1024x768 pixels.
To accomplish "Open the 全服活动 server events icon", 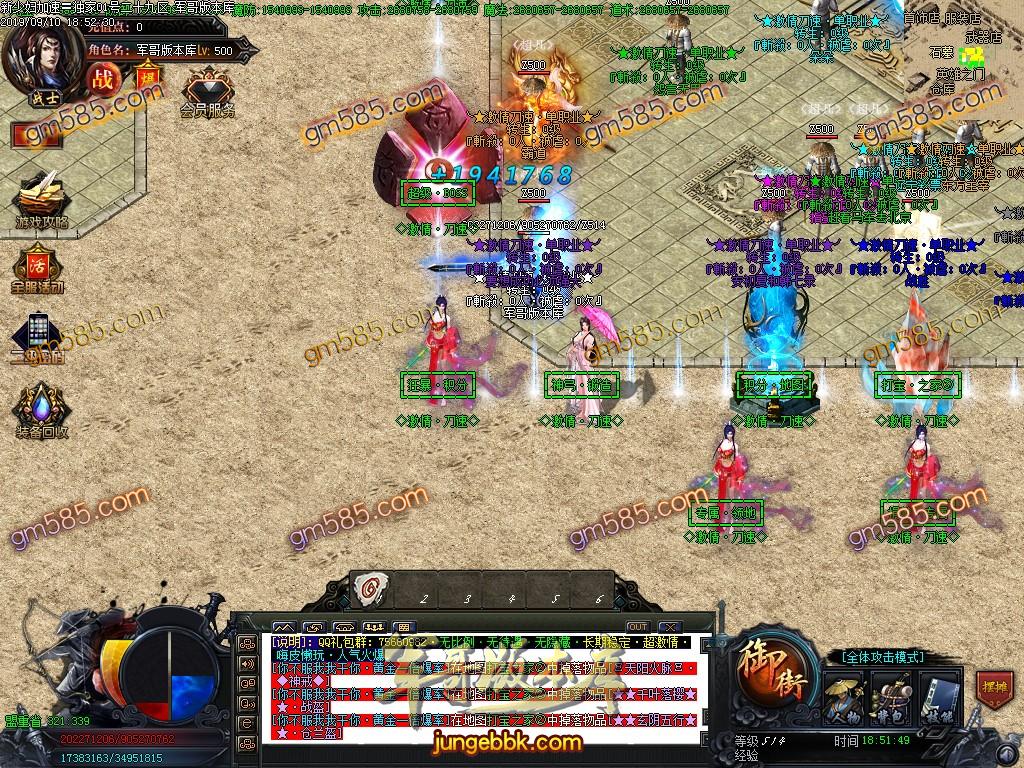I will (38, 267).
